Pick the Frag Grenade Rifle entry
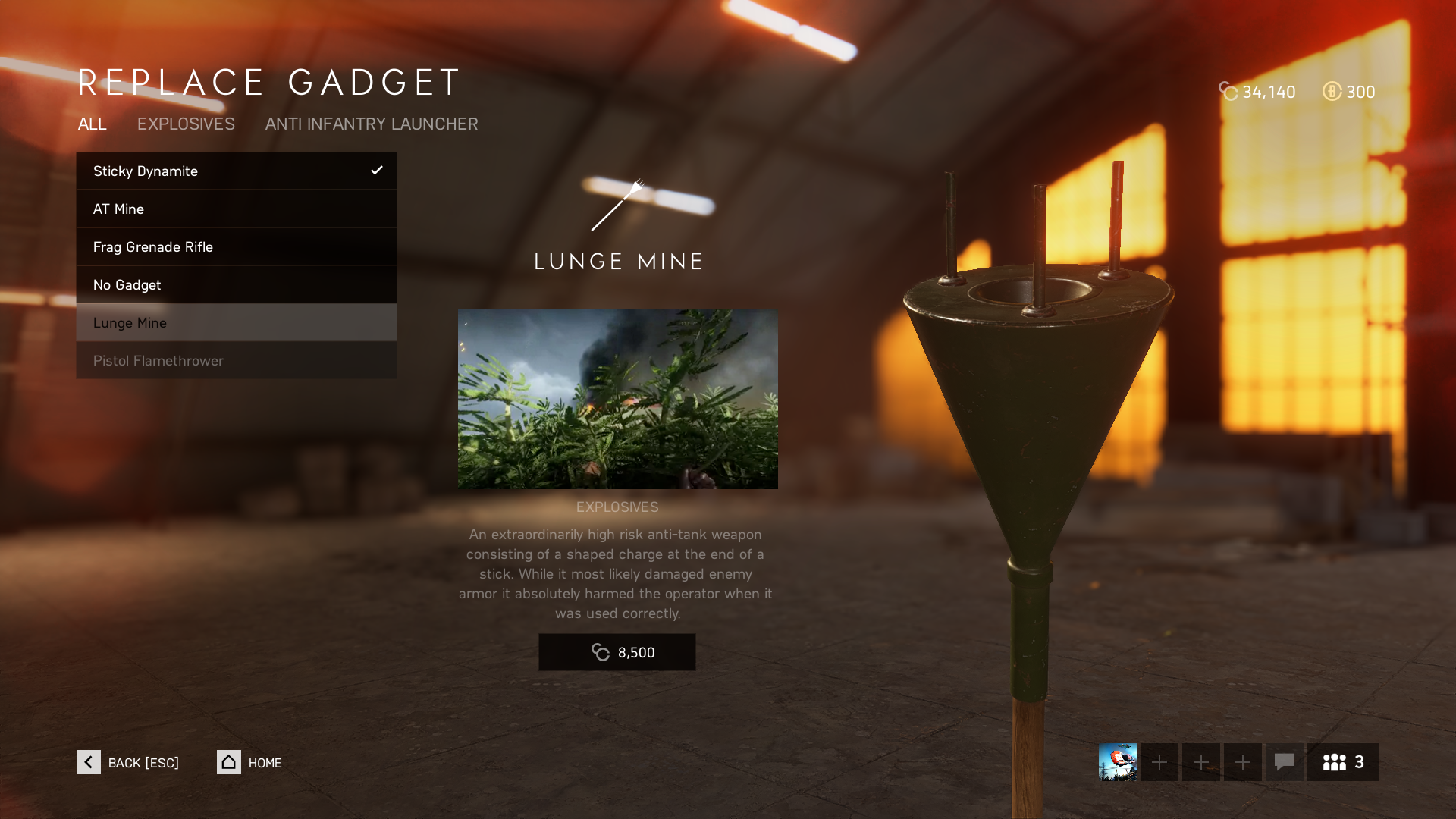This screenshot has width=1456, height=819. (x=236, y=246)
